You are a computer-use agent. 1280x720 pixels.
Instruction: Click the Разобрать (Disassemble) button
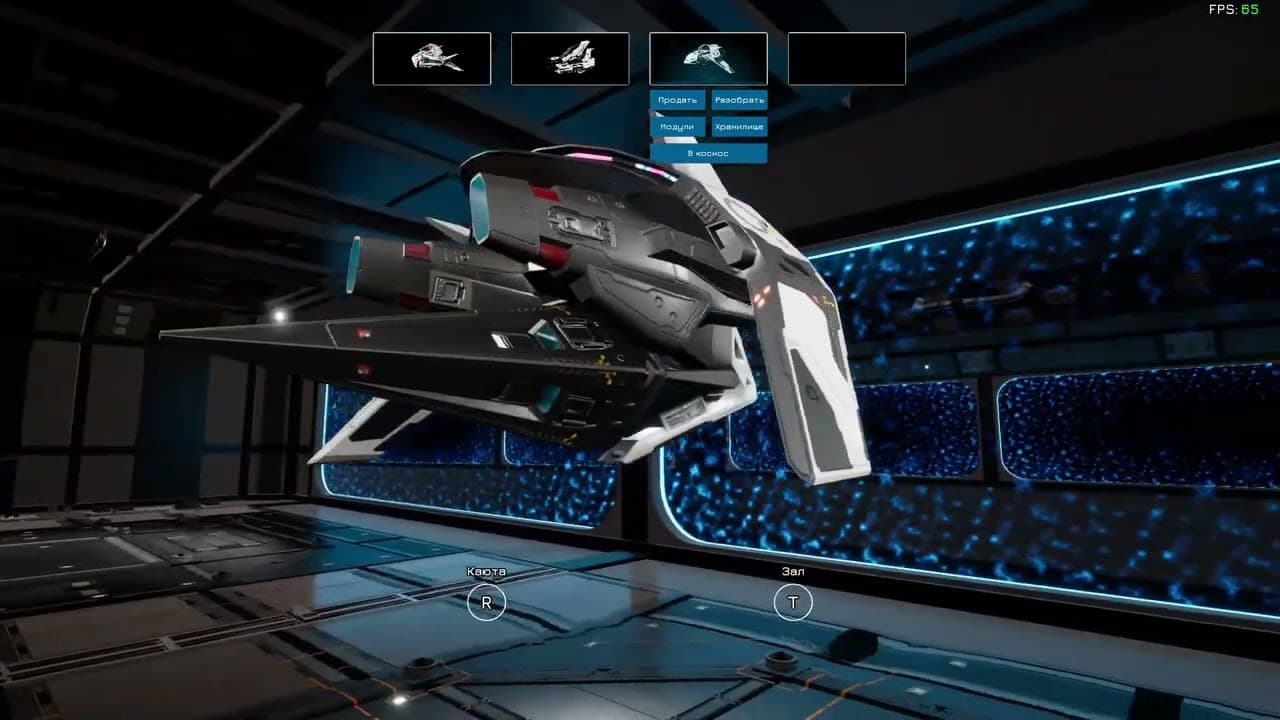coord(740,101)
